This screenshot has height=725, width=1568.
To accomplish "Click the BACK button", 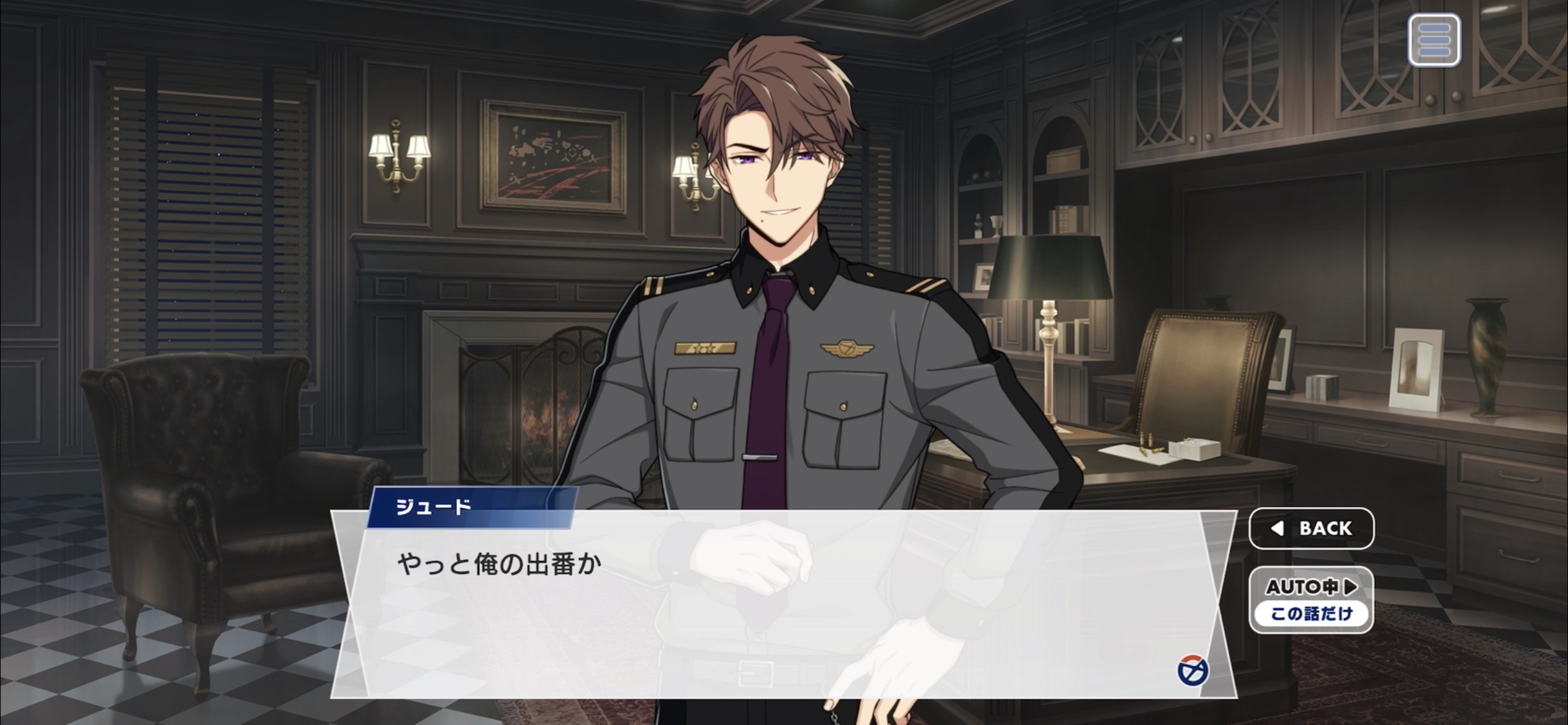I will click(x=1311, y=529).
